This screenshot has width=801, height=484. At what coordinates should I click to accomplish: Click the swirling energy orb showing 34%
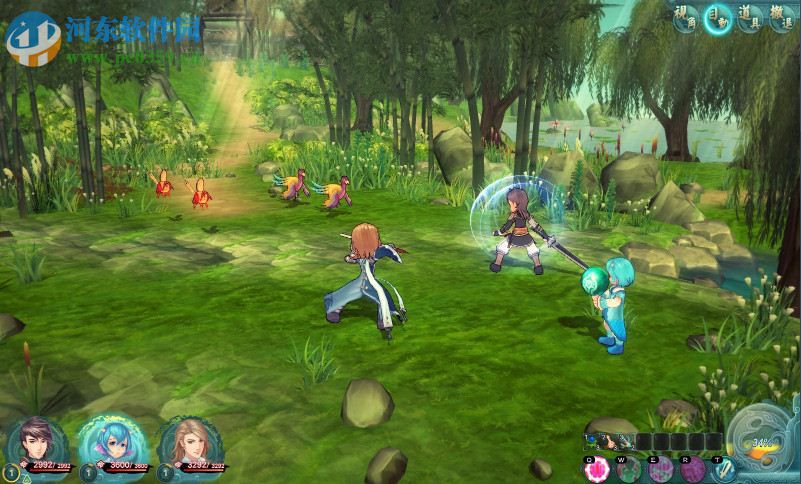[762, 441]
